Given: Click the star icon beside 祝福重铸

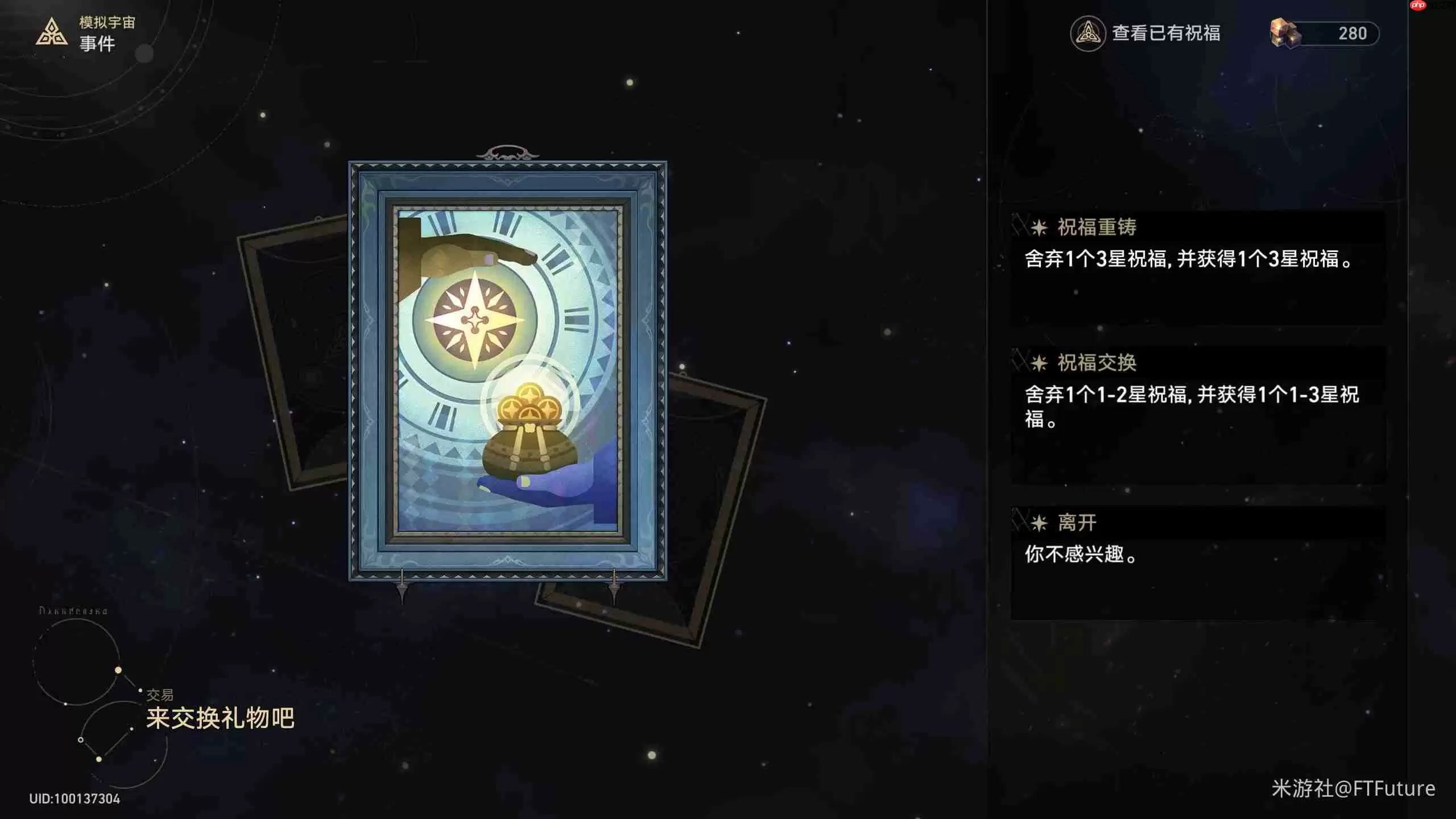Looking at the screenshot, I should 1041,228.
